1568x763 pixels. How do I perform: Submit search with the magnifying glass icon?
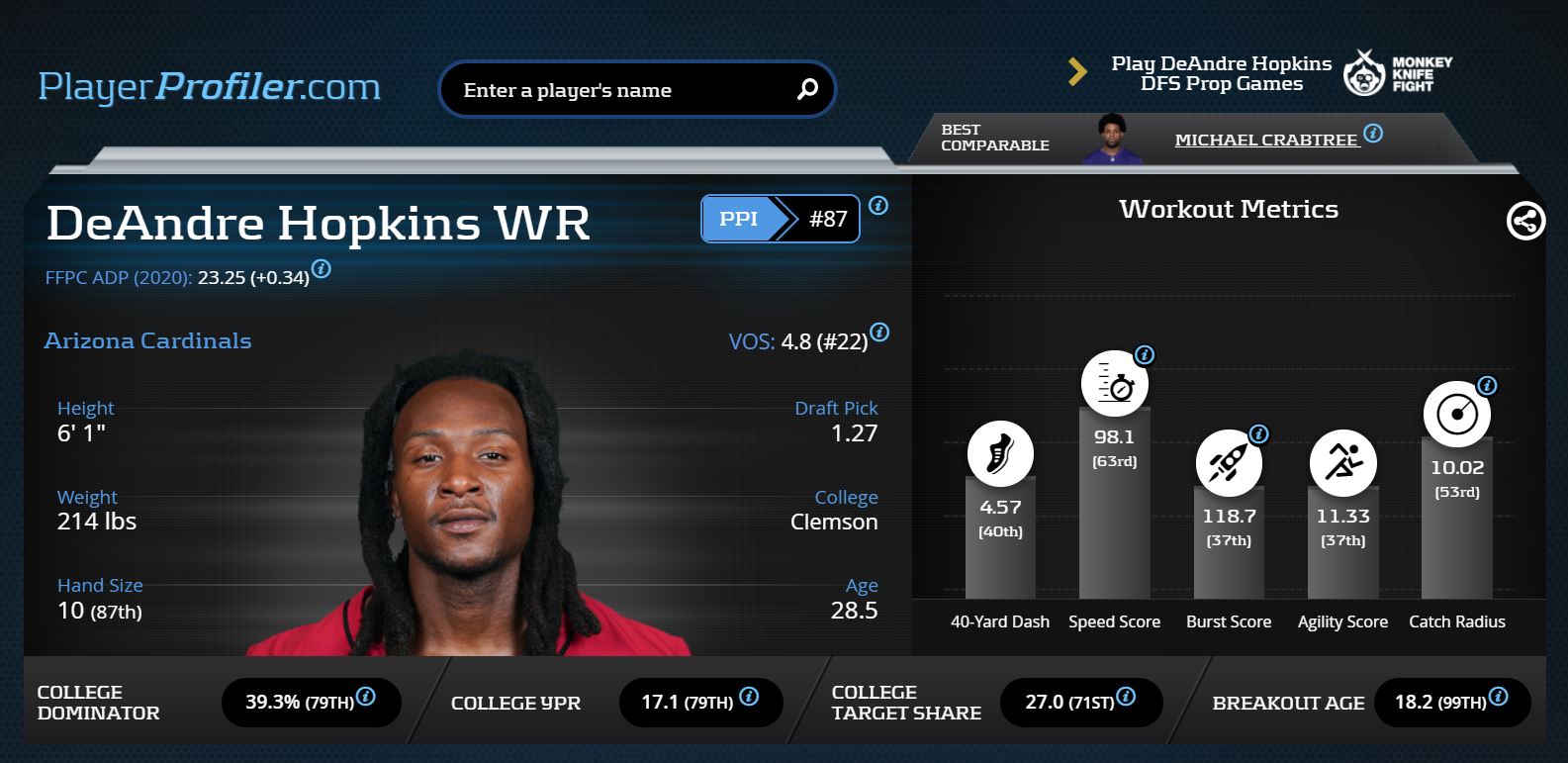click(x=807, y=89)
